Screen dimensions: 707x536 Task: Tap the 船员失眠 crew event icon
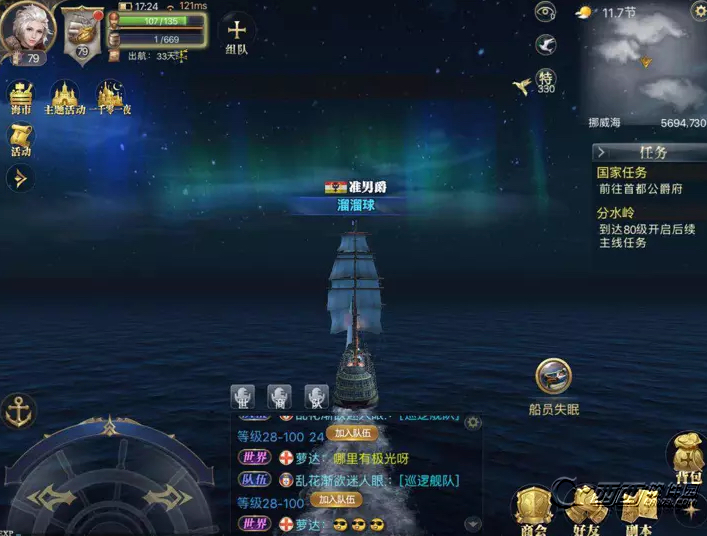(553, 378)
